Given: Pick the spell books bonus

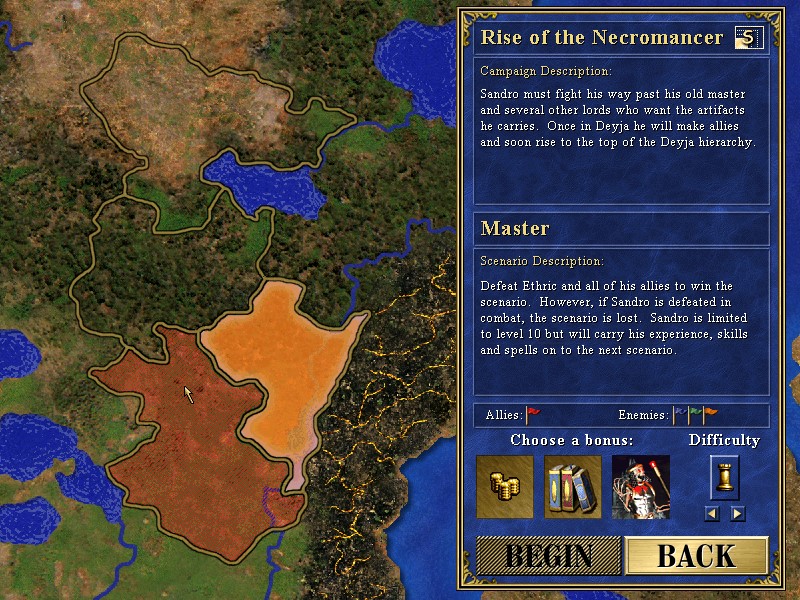Looking at the screenshot, I should tap(573, 486).
